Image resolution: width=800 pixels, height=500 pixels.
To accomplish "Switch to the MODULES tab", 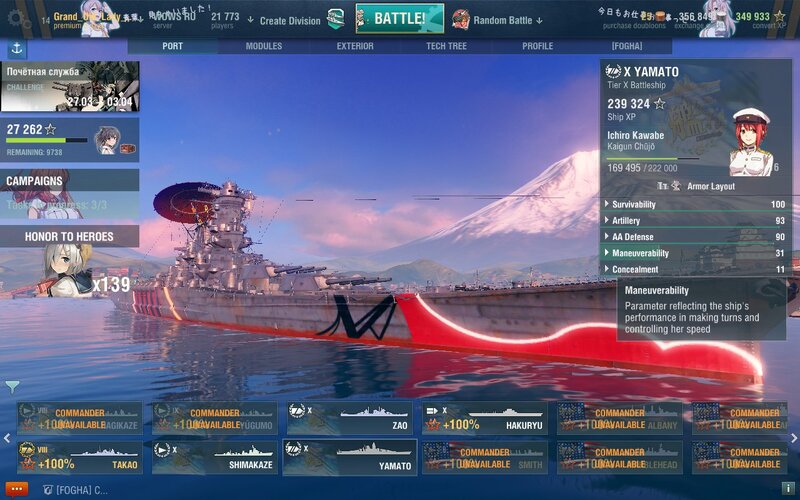I will [x=263, y=46].
